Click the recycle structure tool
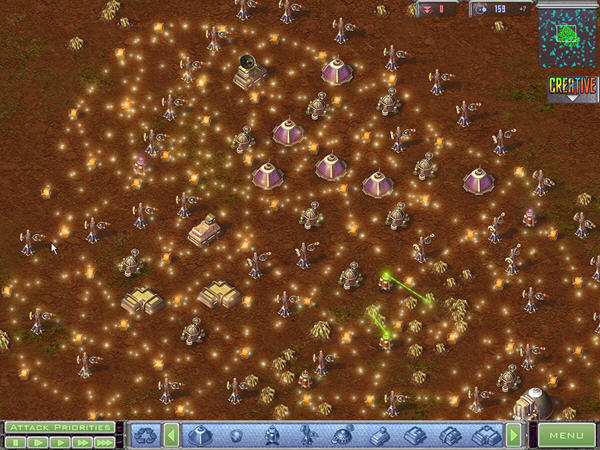Image resolution: width=600 pixels, height=450 pixels. point(146,435)
